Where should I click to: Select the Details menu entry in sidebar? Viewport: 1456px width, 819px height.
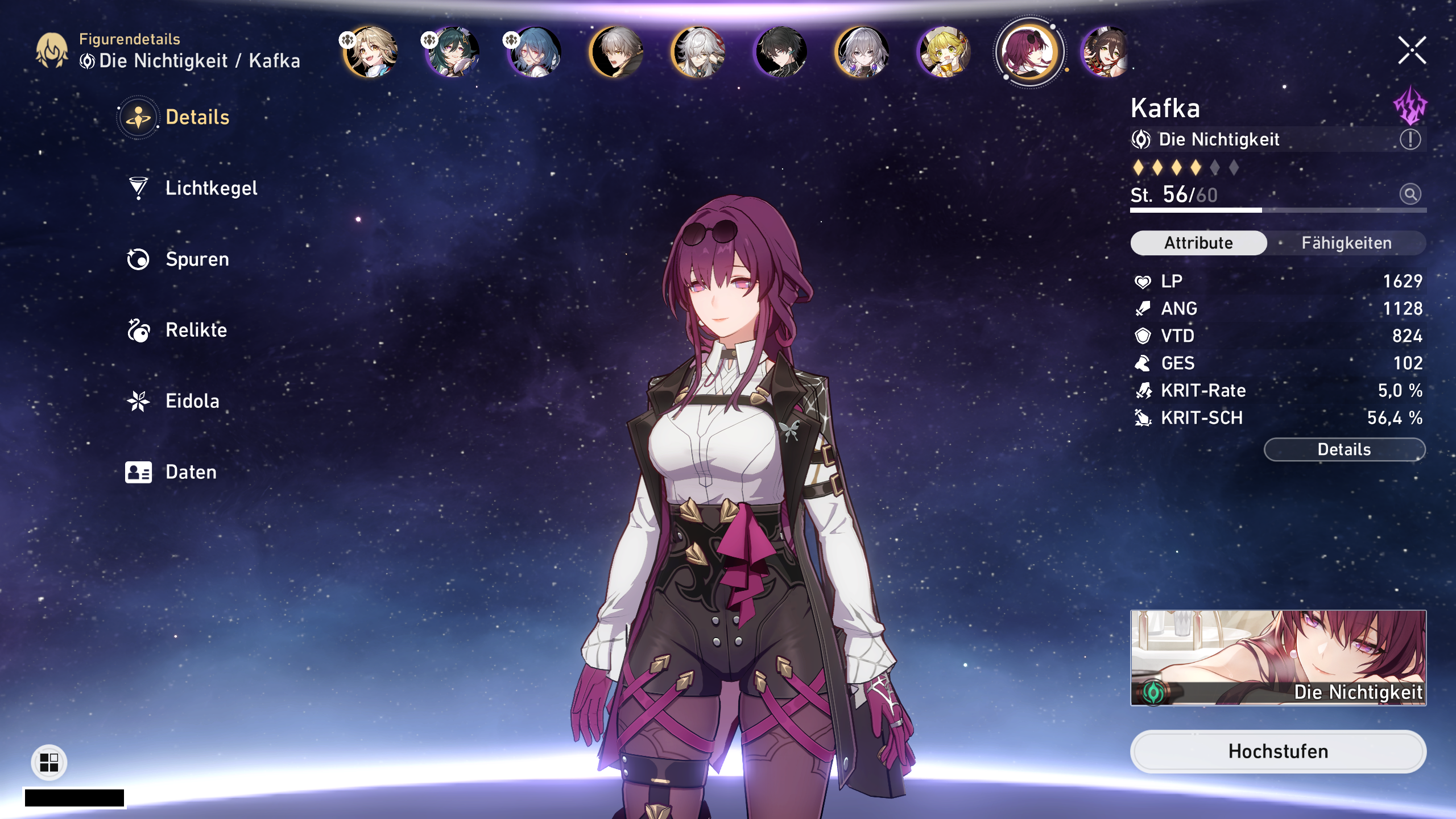tap(197, 117)
